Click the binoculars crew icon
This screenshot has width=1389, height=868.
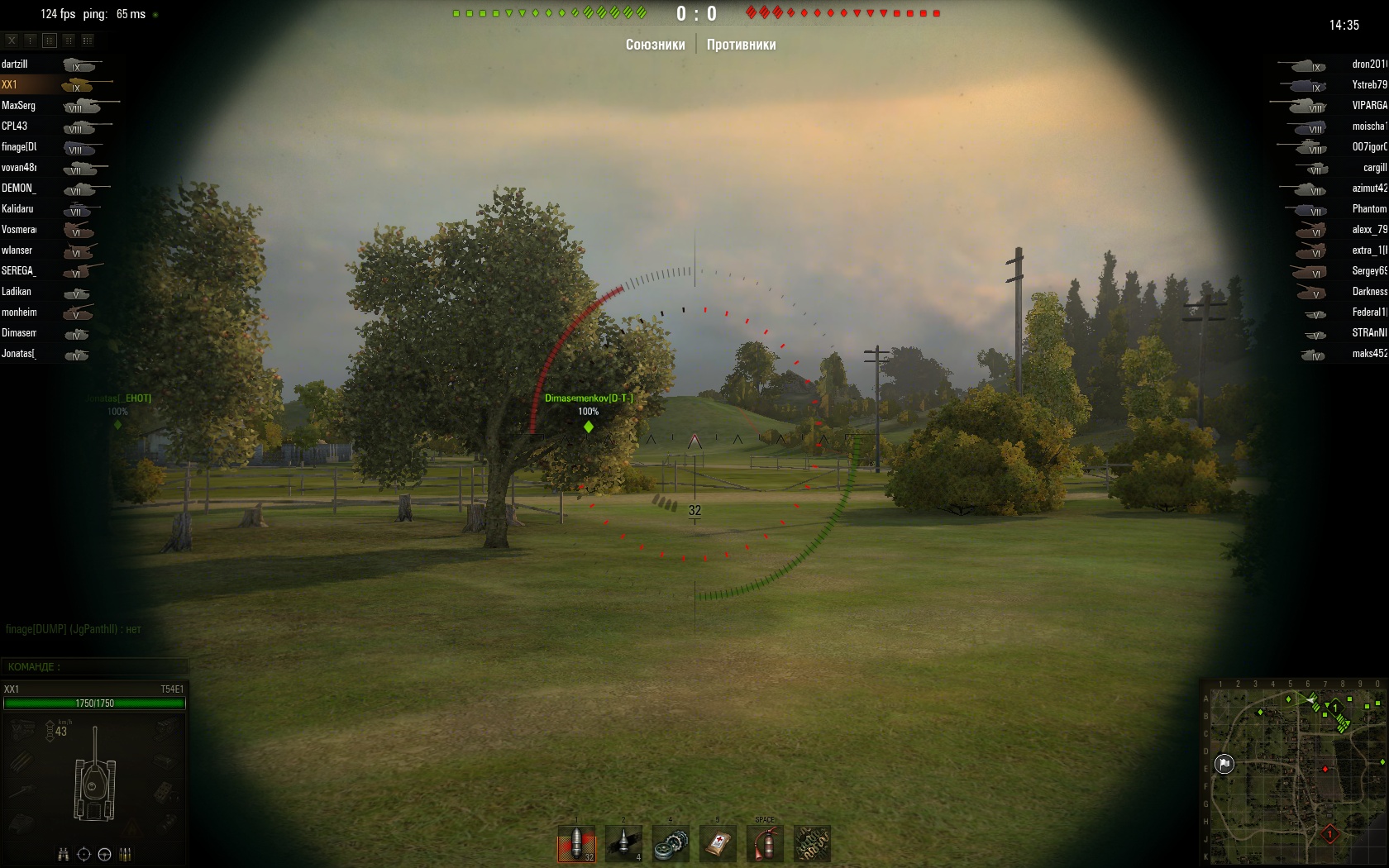click(64, 855)
